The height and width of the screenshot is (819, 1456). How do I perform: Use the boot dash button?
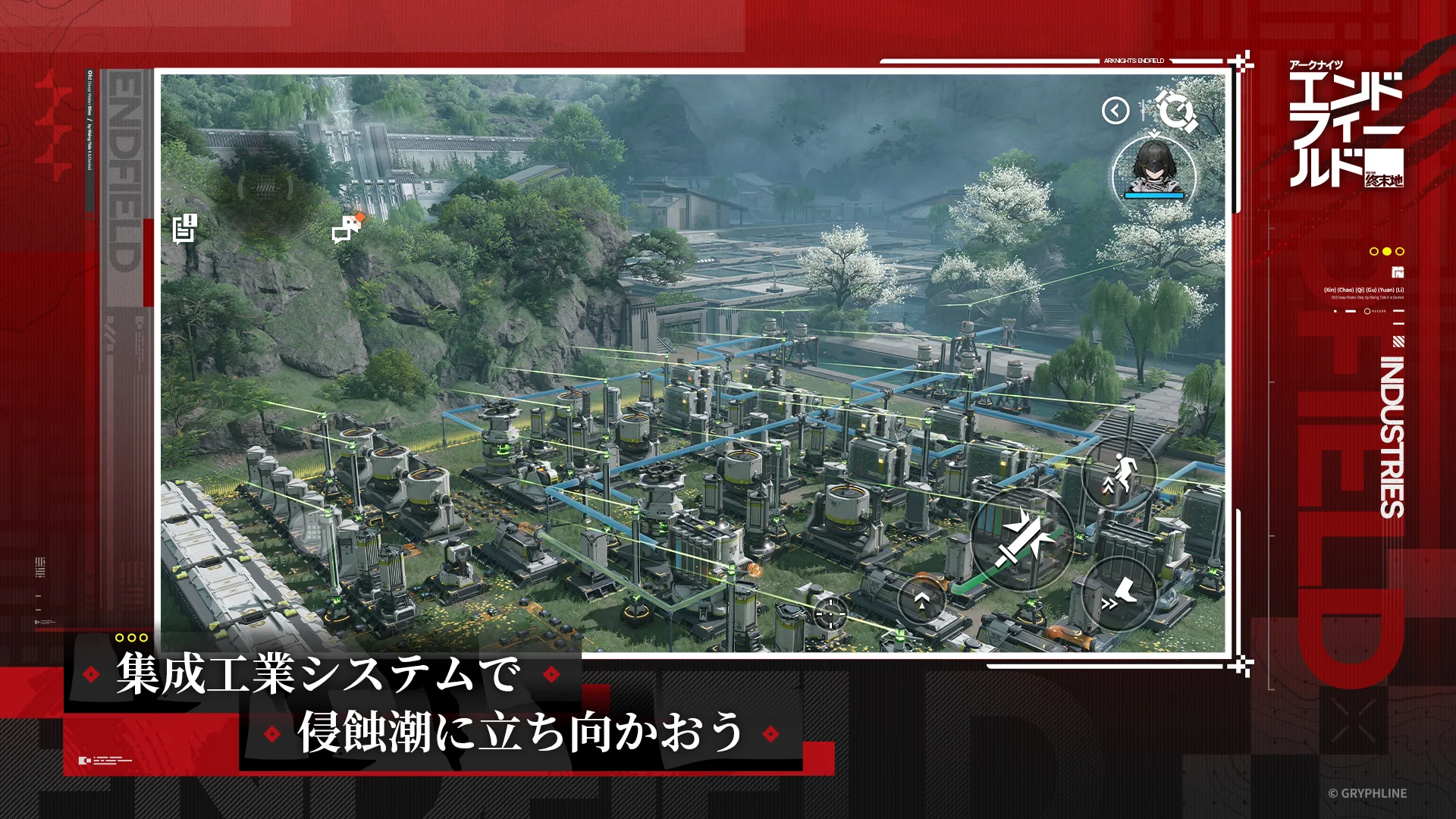1119,594
